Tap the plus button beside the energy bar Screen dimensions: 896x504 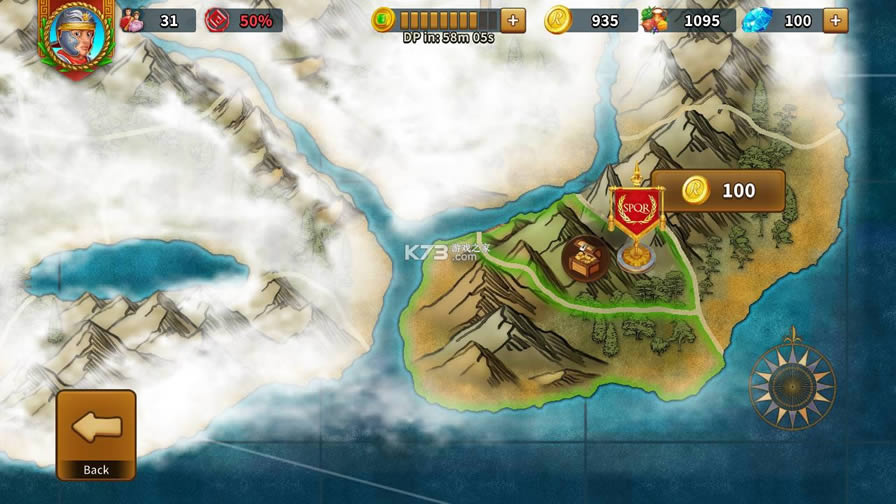(x=513, y=20)
